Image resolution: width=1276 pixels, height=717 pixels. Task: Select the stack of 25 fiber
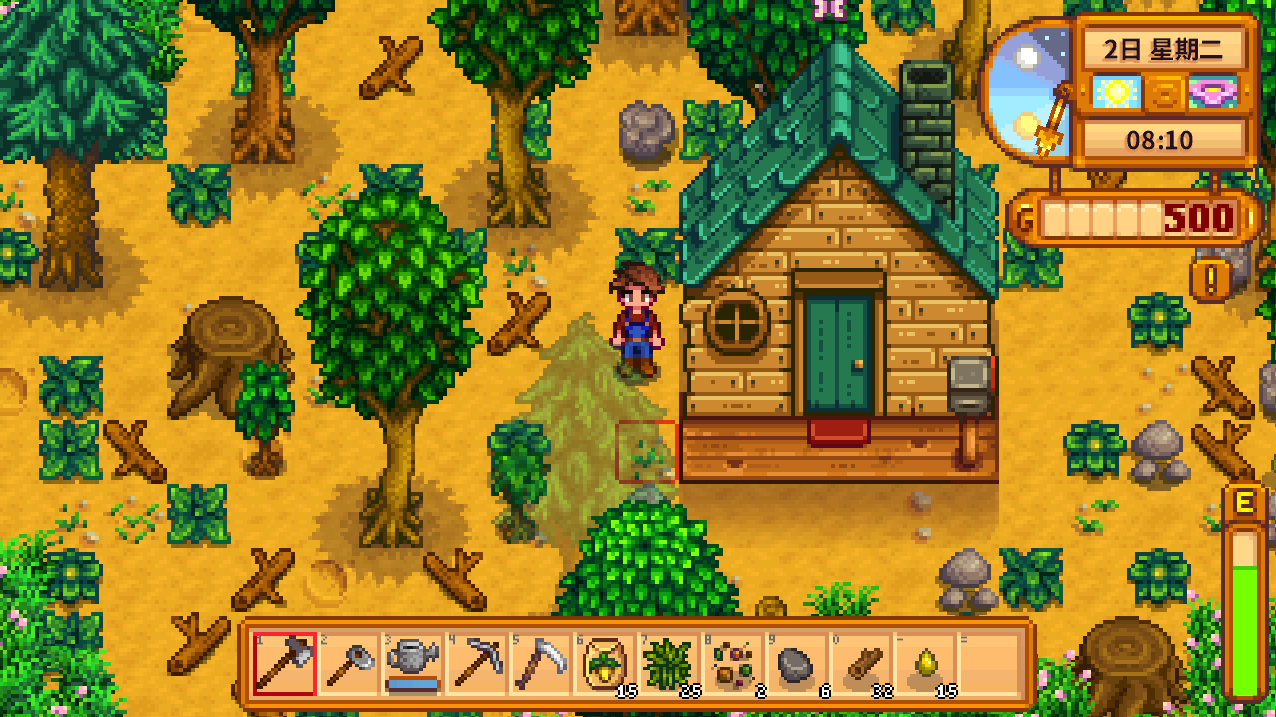669,663
